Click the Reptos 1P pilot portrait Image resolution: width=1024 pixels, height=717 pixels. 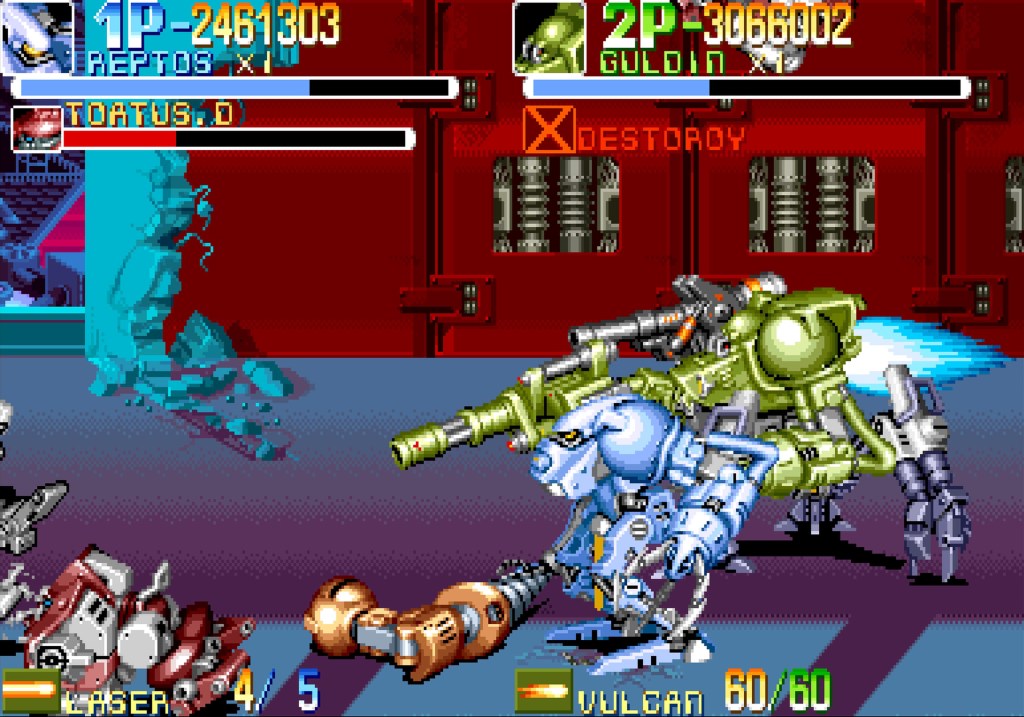(x=37, y=36)
